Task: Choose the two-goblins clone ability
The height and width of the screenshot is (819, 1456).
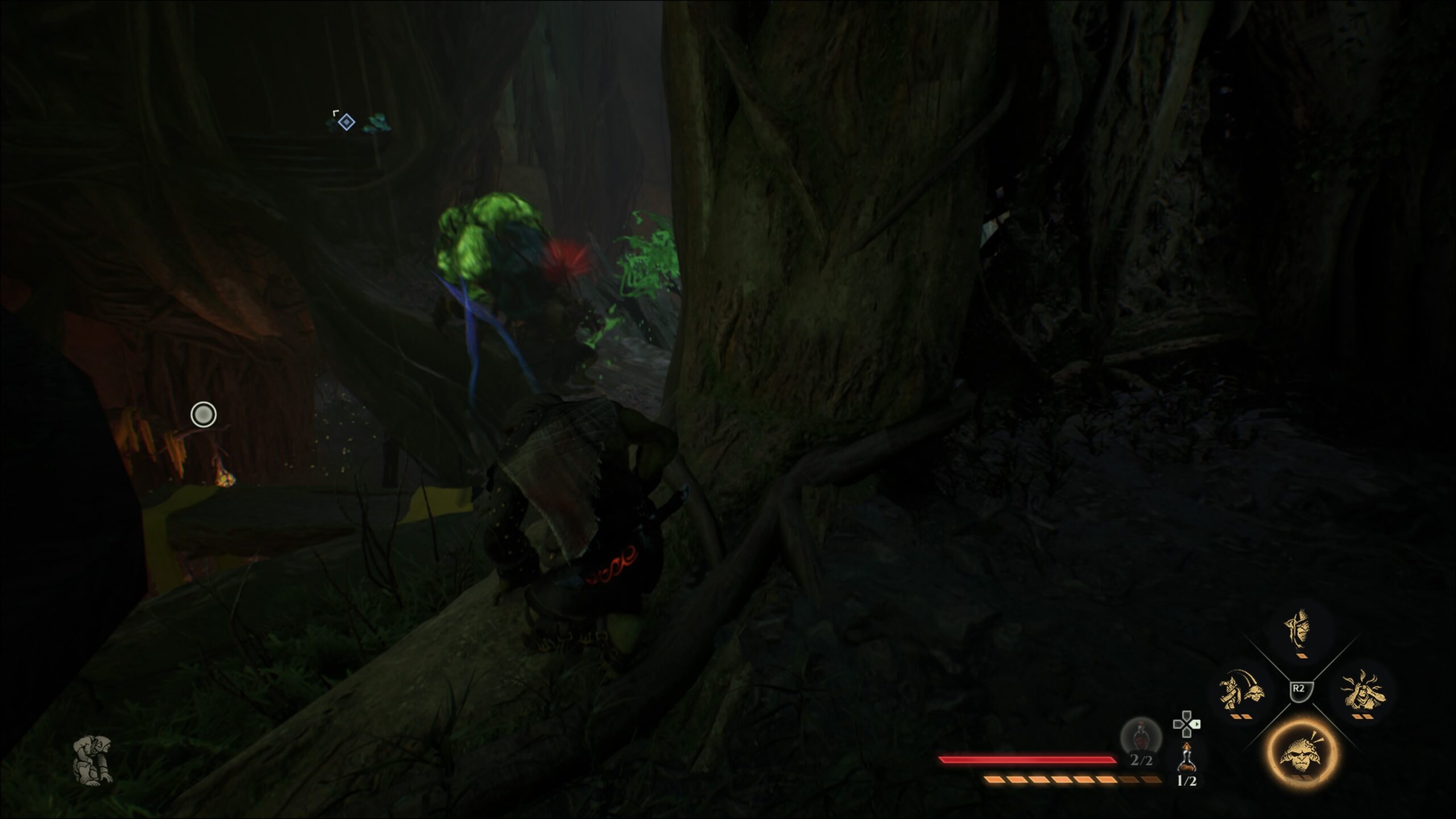Action: (1240, 690)
